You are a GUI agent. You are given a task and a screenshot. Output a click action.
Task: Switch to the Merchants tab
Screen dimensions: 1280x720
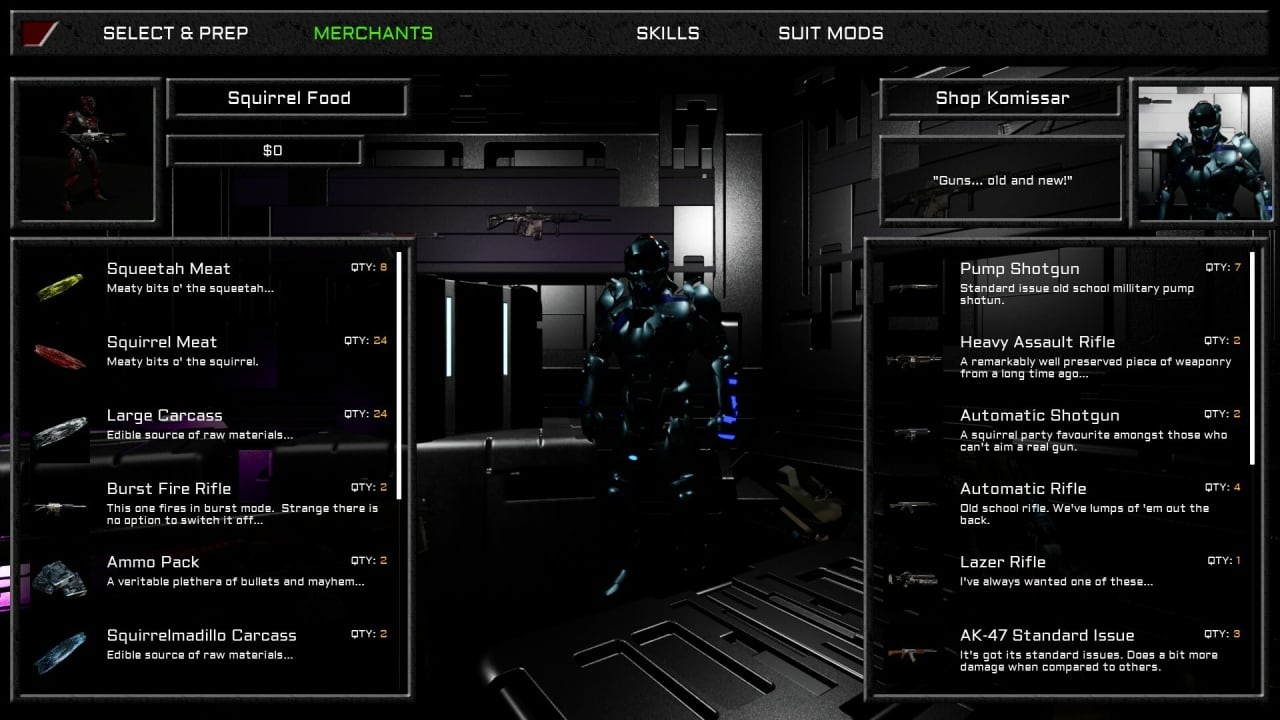tap(373, 33)
